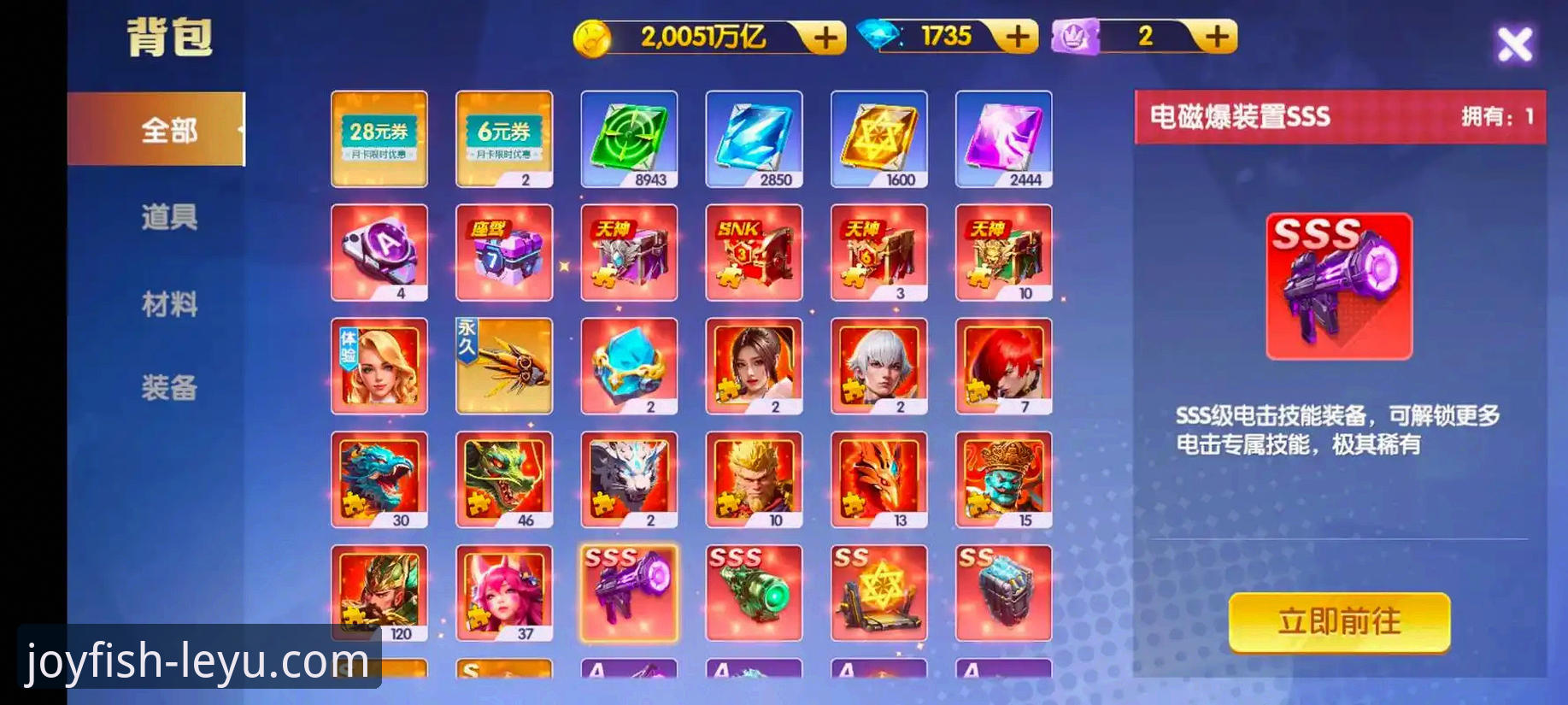This screenshot has height=705, width=1568.
Task: Add more gold coins with plus button
Action: pos(825,38)
